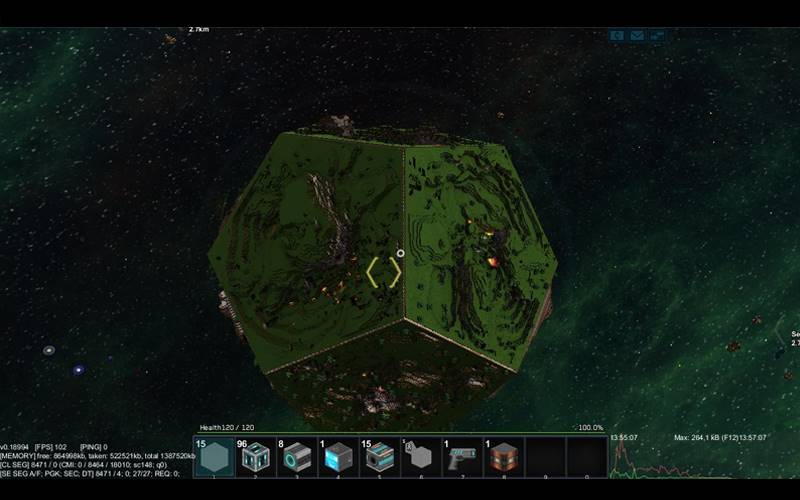
Task: Choose the white-cyan cube with count 96
Action: [x=255, y=458]
